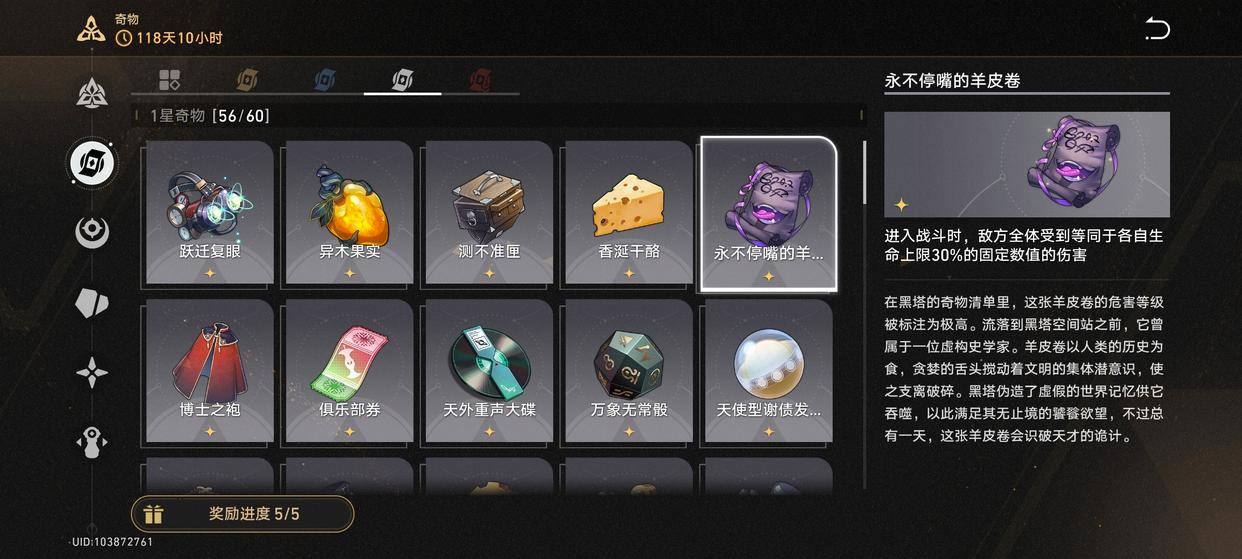The width and height of the screenshot is (1242, 559).
Task: Choose the 天使型谢债发行机 orb curio
Action: pos(768,370)
